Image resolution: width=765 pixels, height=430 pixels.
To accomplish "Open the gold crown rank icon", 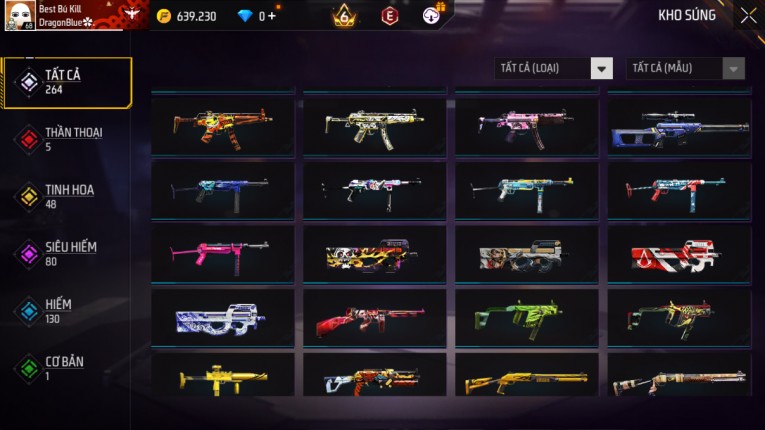I will coord(344,15).
